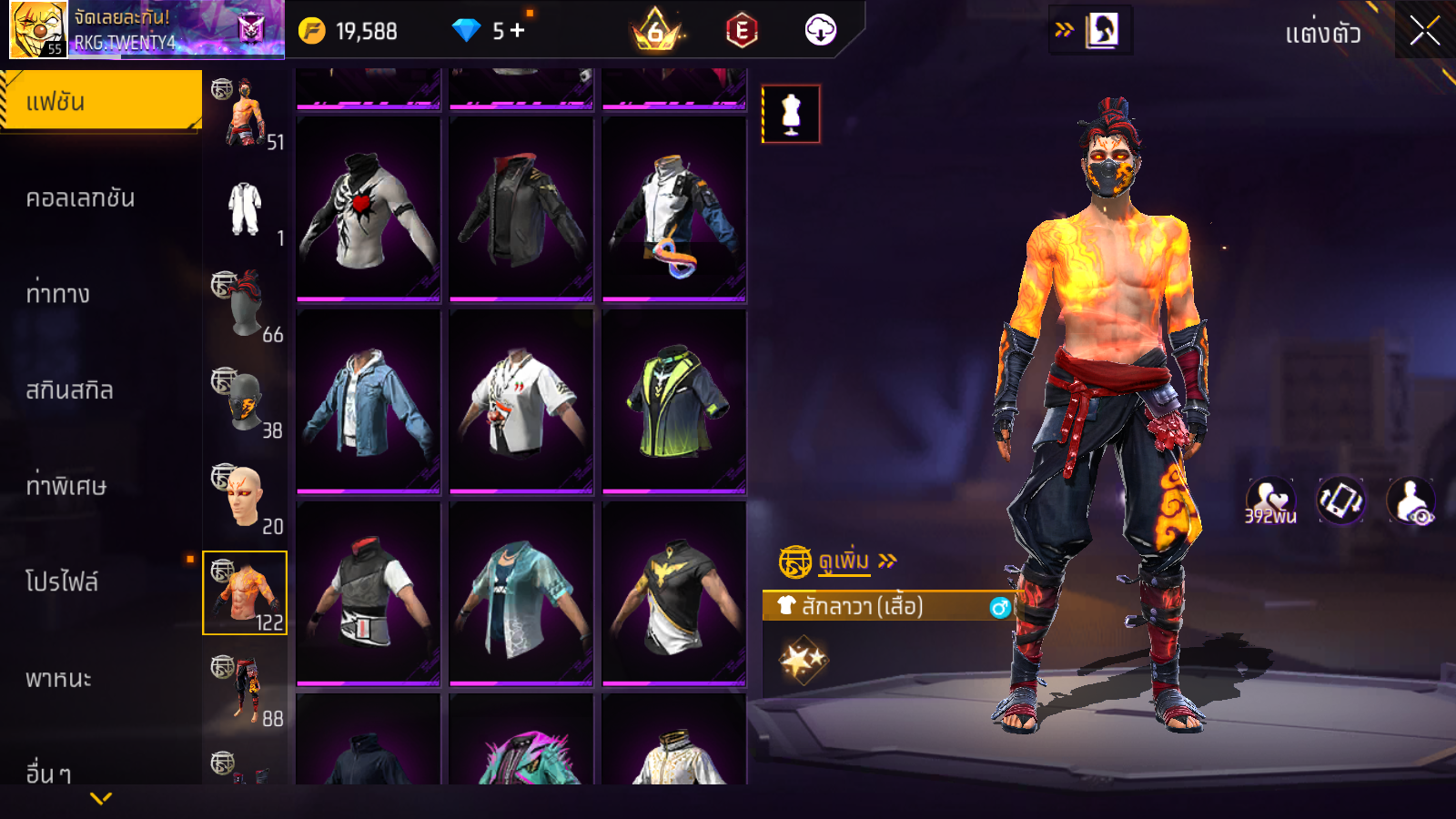1456x819 pixels.
Task: Equip the black shirt with yellow eagle
Action: tap(674, 593)
